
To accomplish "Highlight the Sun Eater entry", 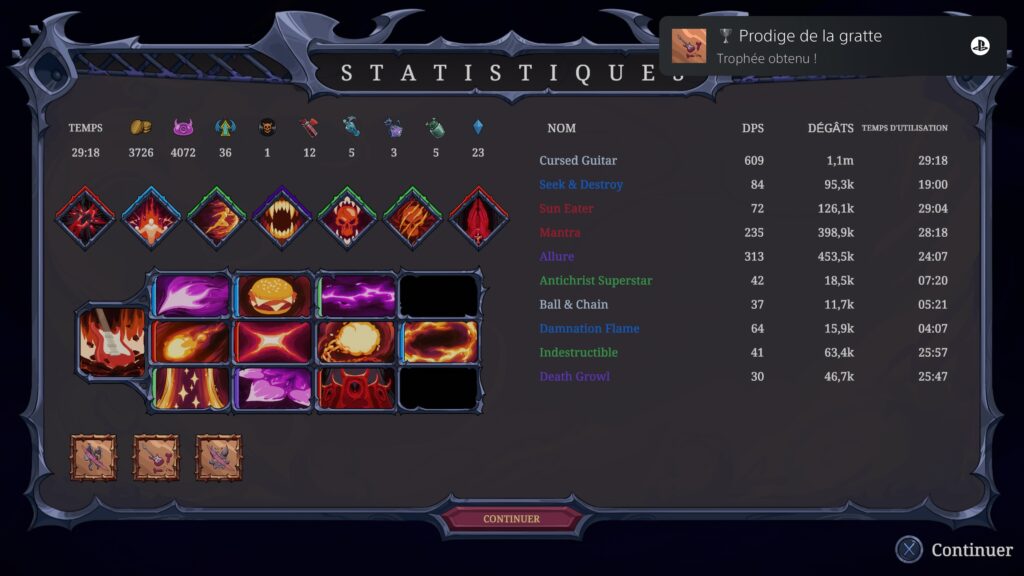I will click(x=566, y=209).
